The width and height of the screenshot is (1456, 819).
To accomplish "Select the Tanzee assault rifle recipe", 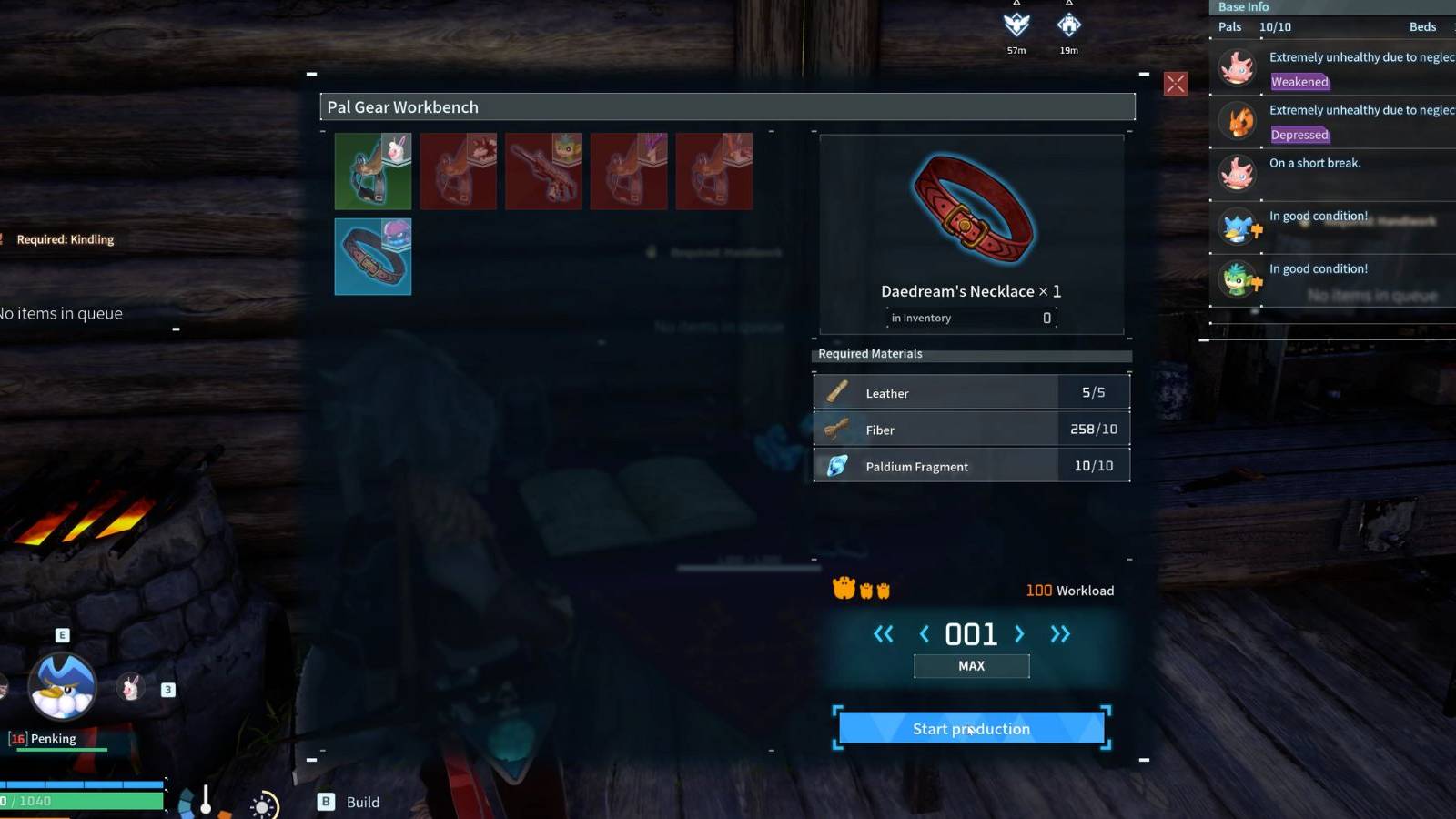I will coord(543,170).
